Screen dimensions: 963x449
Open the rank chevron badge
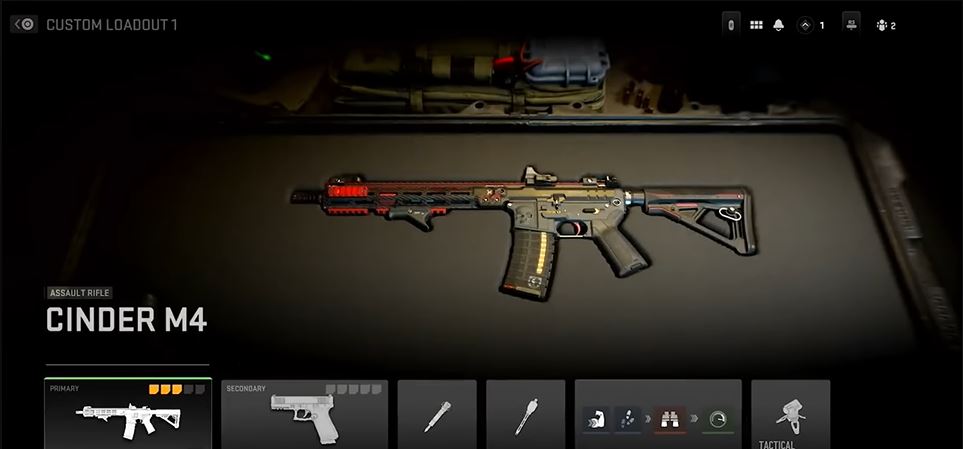coord(805,25)
